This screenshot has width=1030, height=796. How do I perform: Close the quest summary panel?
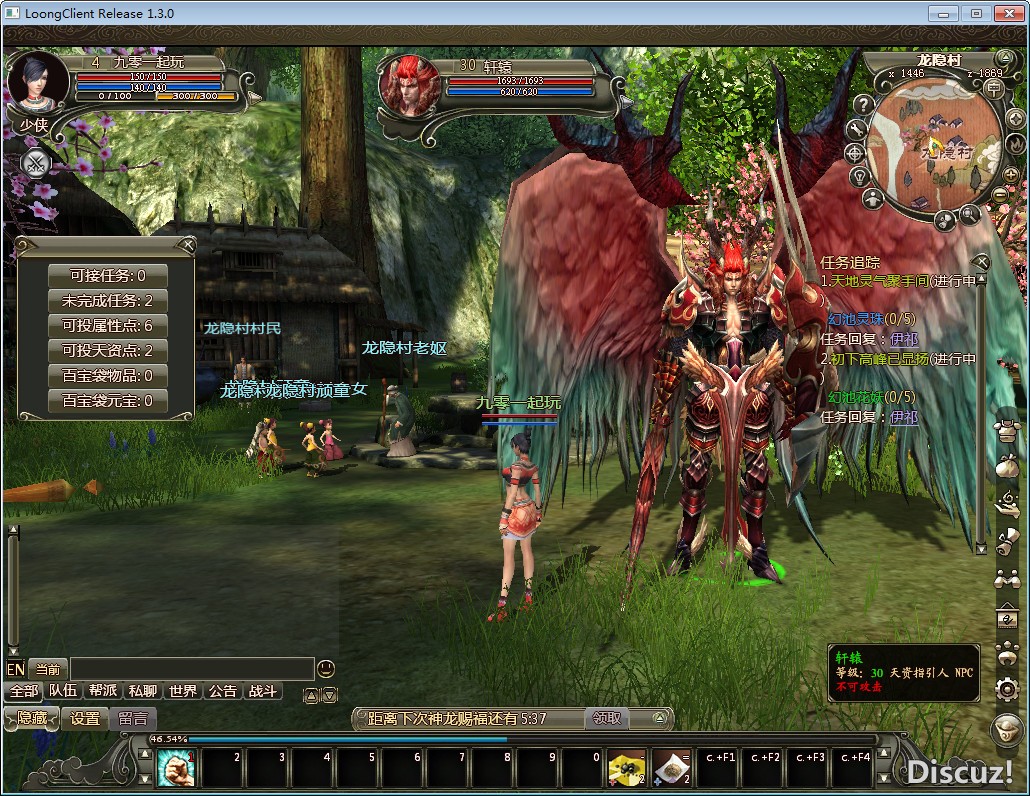pyautogui.click(x=188, y=245)
